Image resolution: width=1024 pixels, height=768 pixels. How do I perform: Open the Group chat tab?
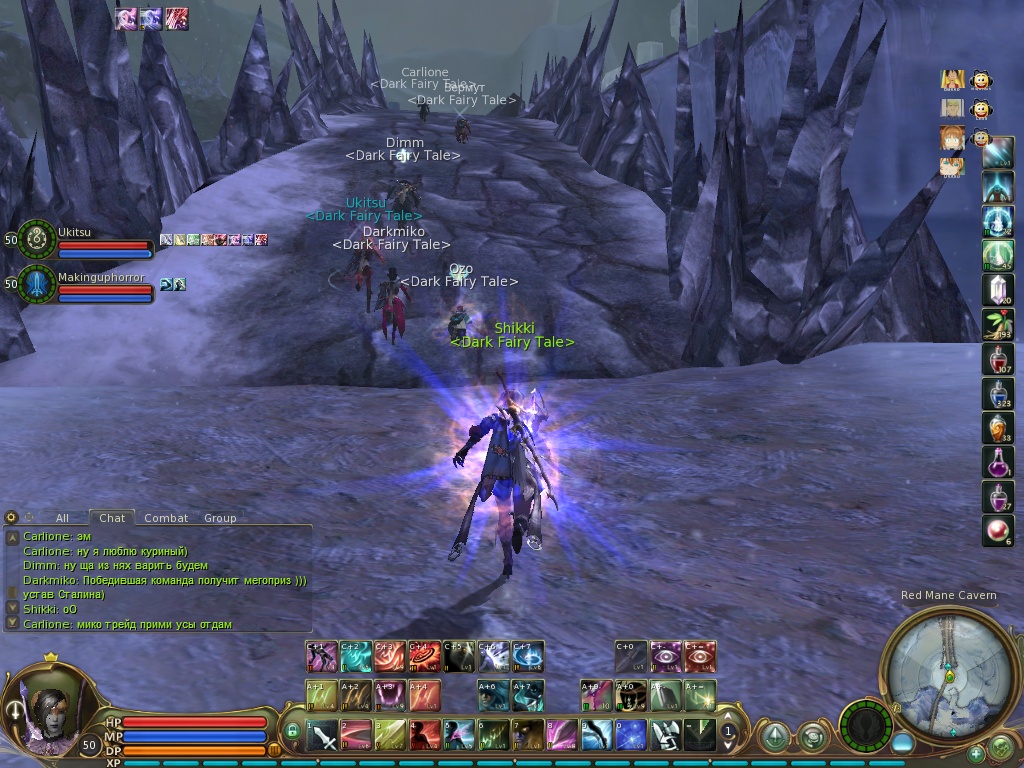point(220,518)
